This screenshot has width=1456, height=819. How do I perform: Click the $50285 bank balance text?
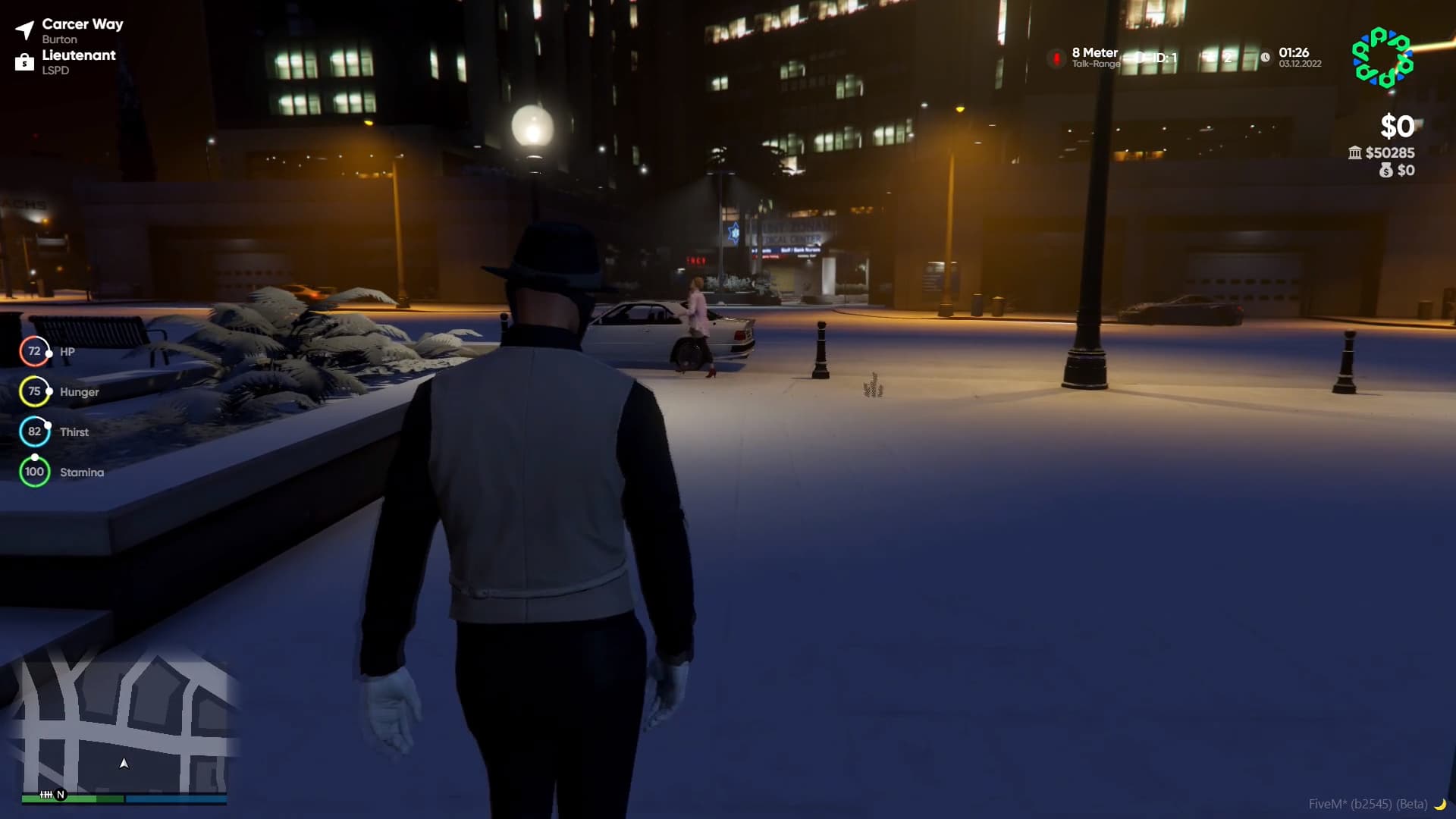click(1389, 152)
